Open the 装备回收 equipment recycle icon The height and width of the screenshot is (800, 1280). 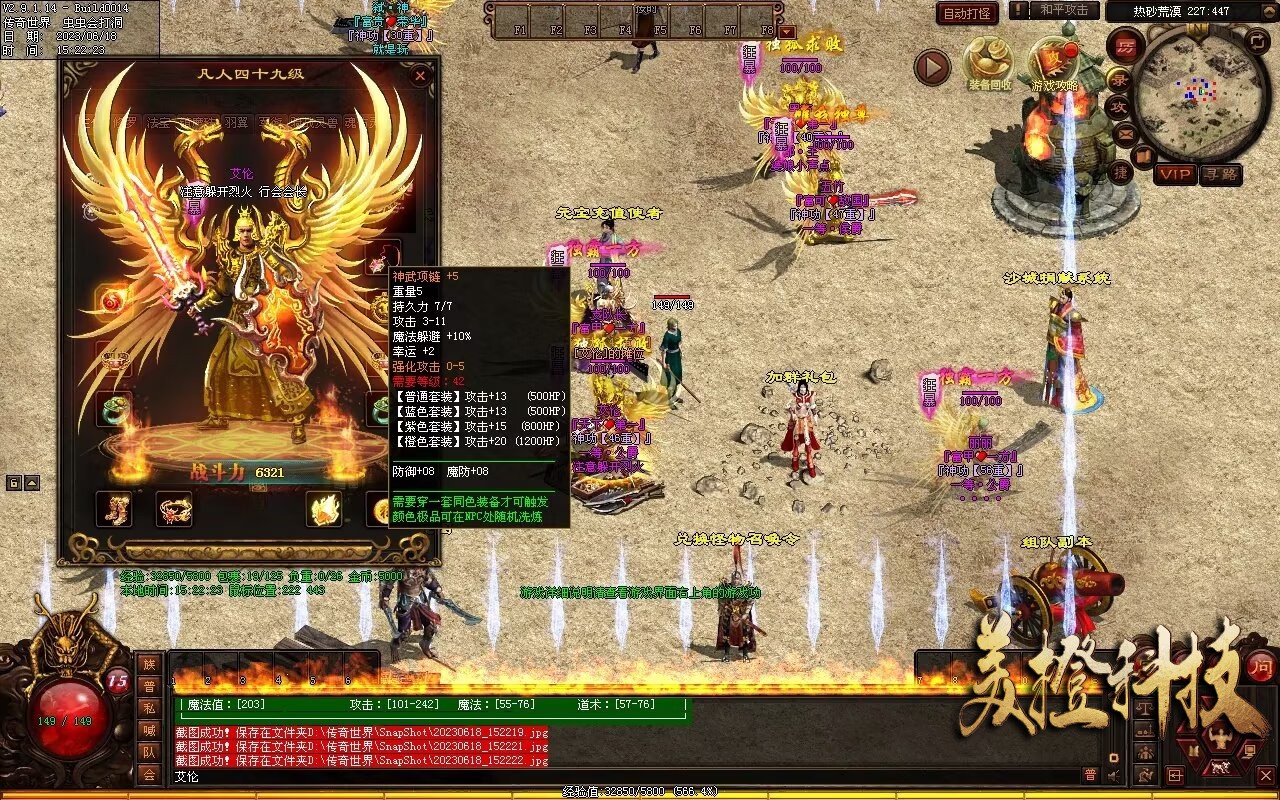(x=989, y=63)
